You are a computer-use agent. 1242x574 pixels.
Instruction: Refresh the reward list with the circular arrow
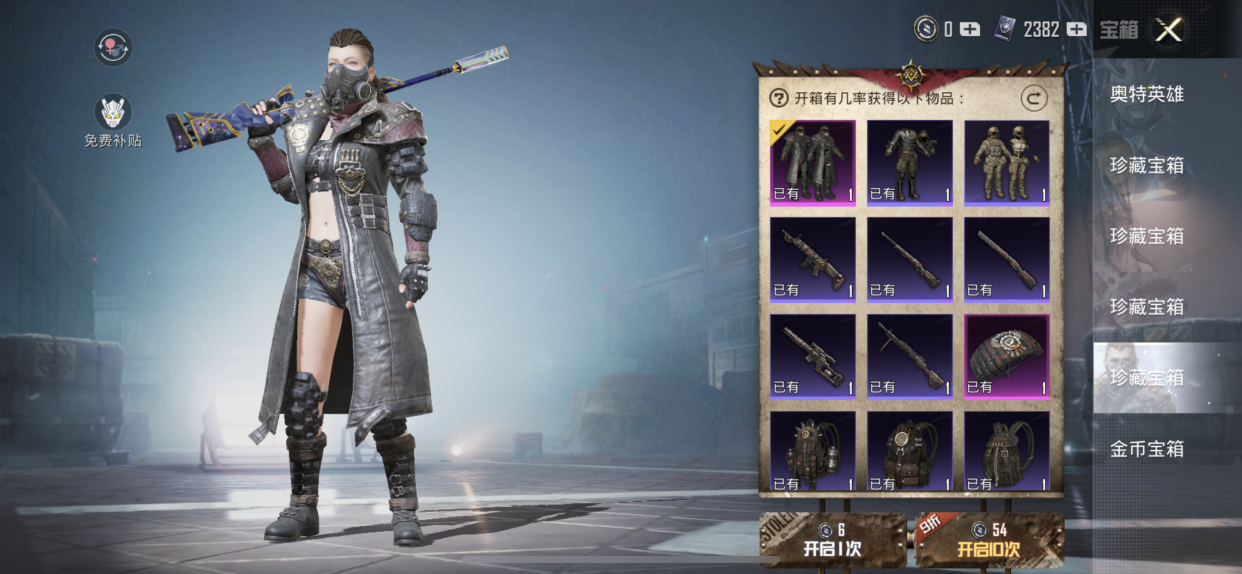pos(1033,98)
